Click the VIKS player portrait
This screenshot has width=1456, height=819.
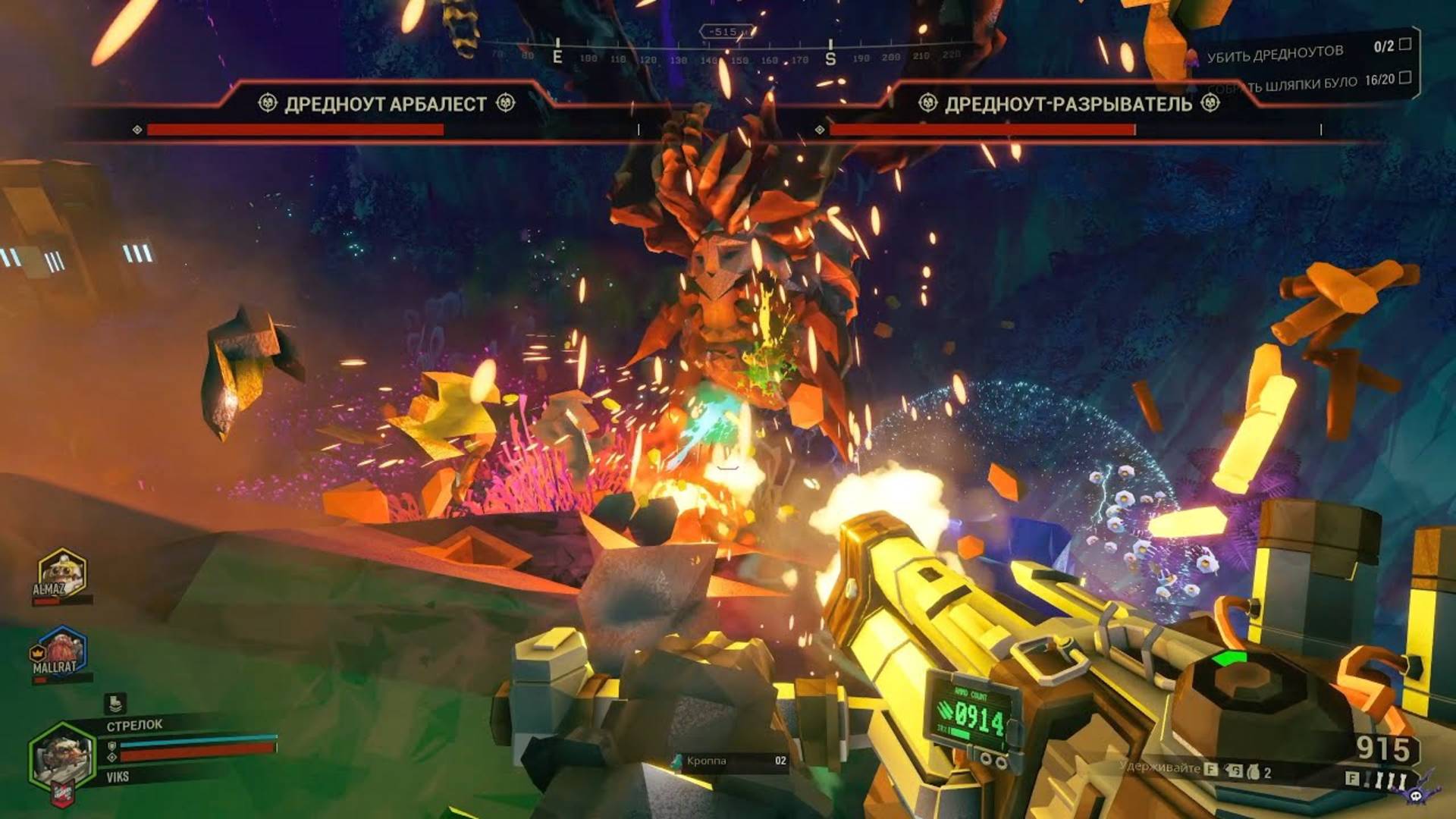point(62,757)
